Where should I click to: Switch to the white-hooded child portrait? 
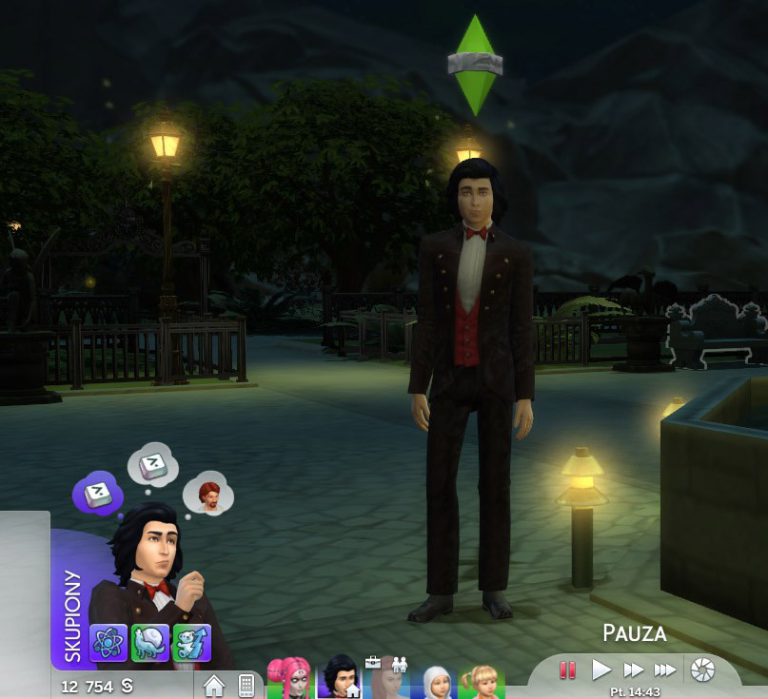pyautogui.click(x=436, y=681)
